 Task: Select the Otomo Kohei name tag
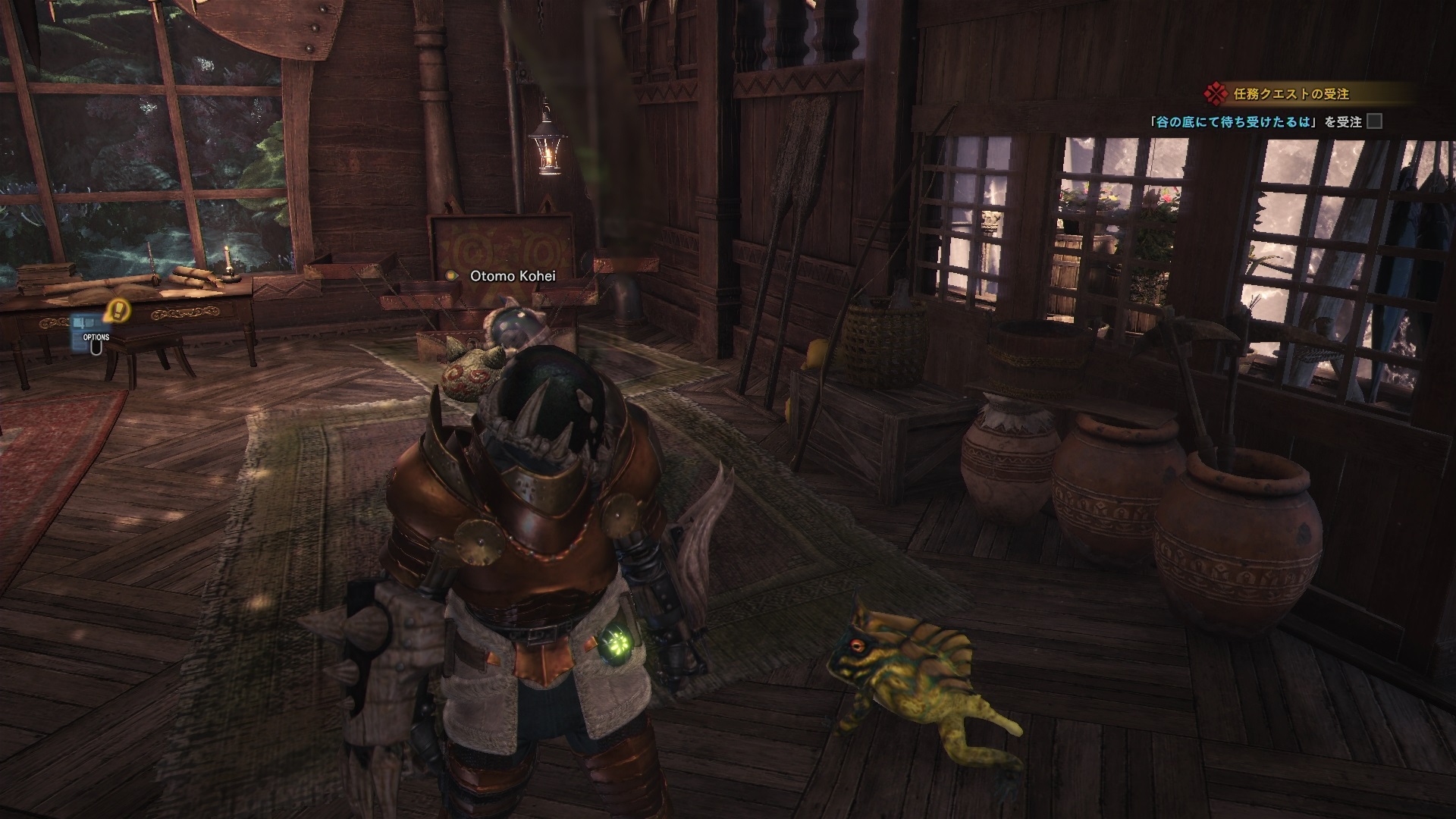point(513,276)
